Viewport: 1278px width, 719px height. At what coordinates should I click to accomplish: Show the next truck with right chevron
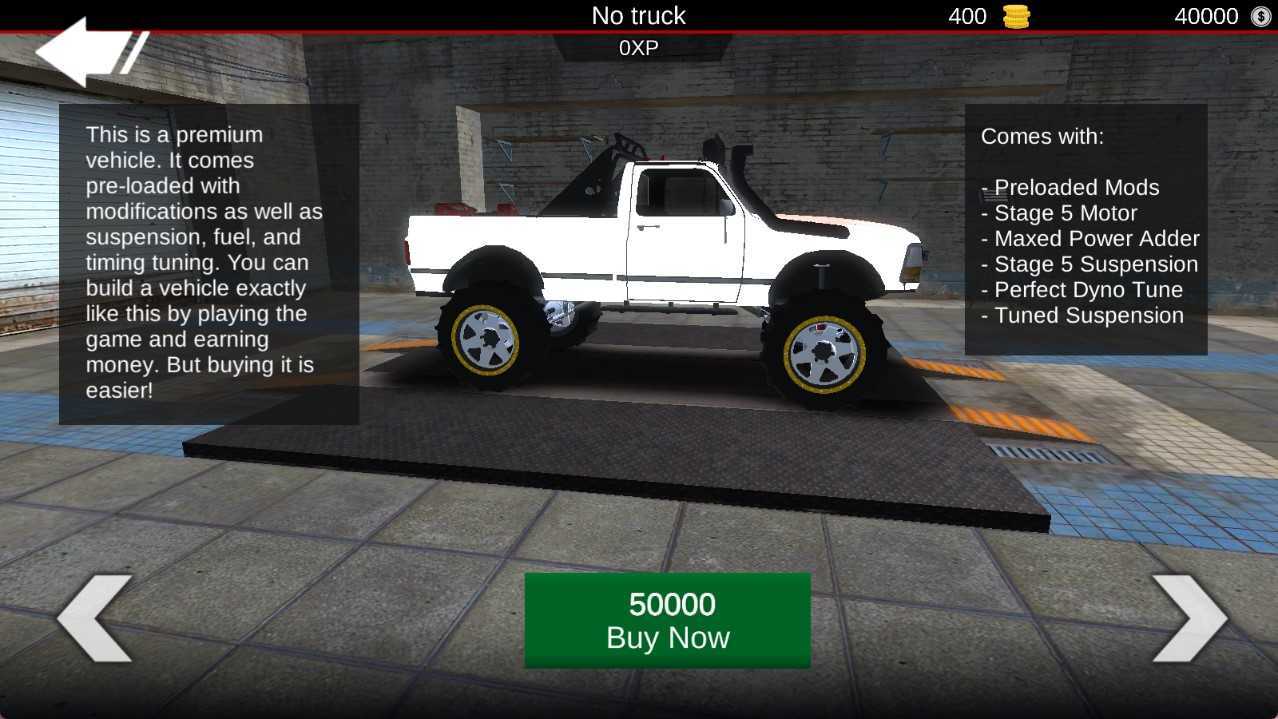[1189, 618]
